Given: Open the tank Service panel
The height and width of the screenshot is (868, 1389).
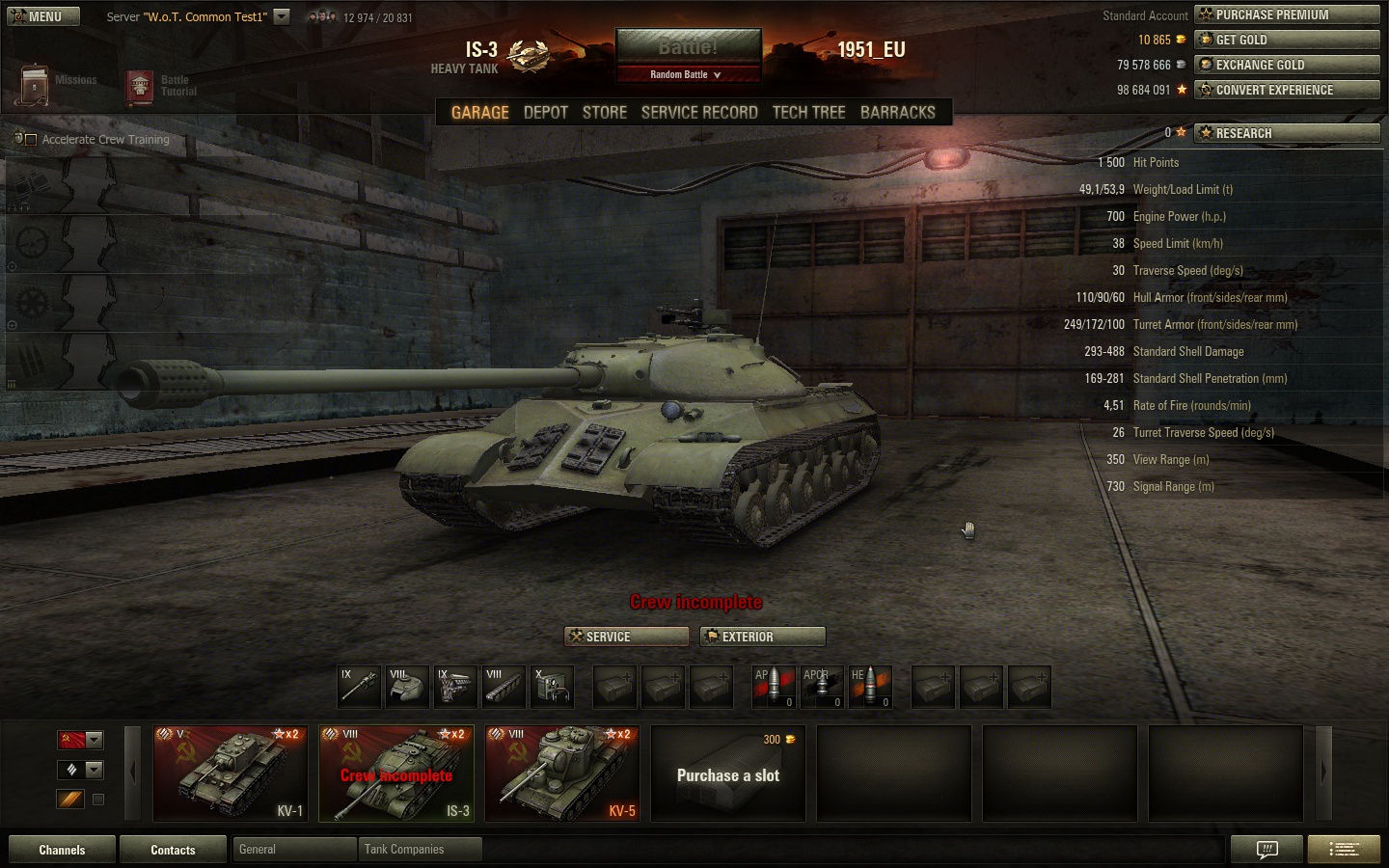Looking at the screenshot, I should [x=626, y=637].
